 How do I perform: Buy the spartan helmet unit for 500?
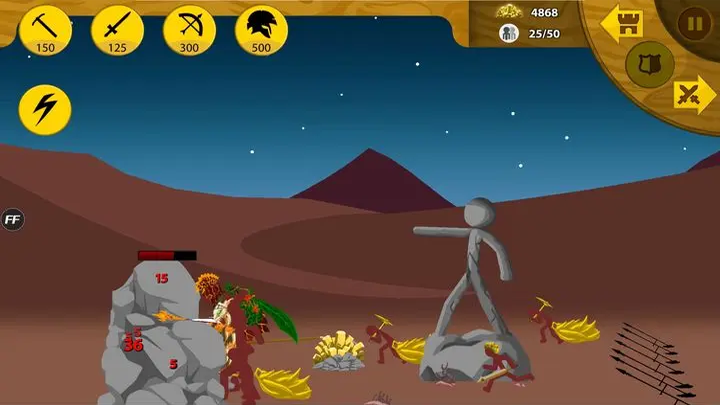[262, 30]
